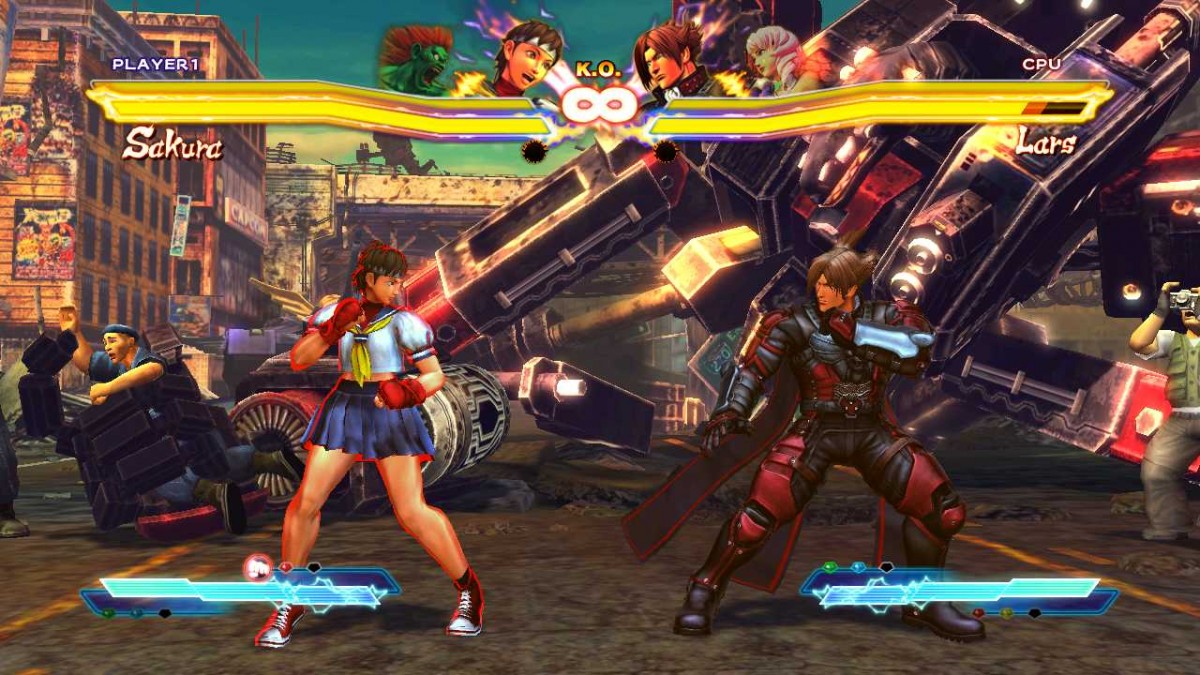Select Alisa's pink-haired portrait icon
The width and height of the screenshot is (1200, 675).
[x=777, y=57]
